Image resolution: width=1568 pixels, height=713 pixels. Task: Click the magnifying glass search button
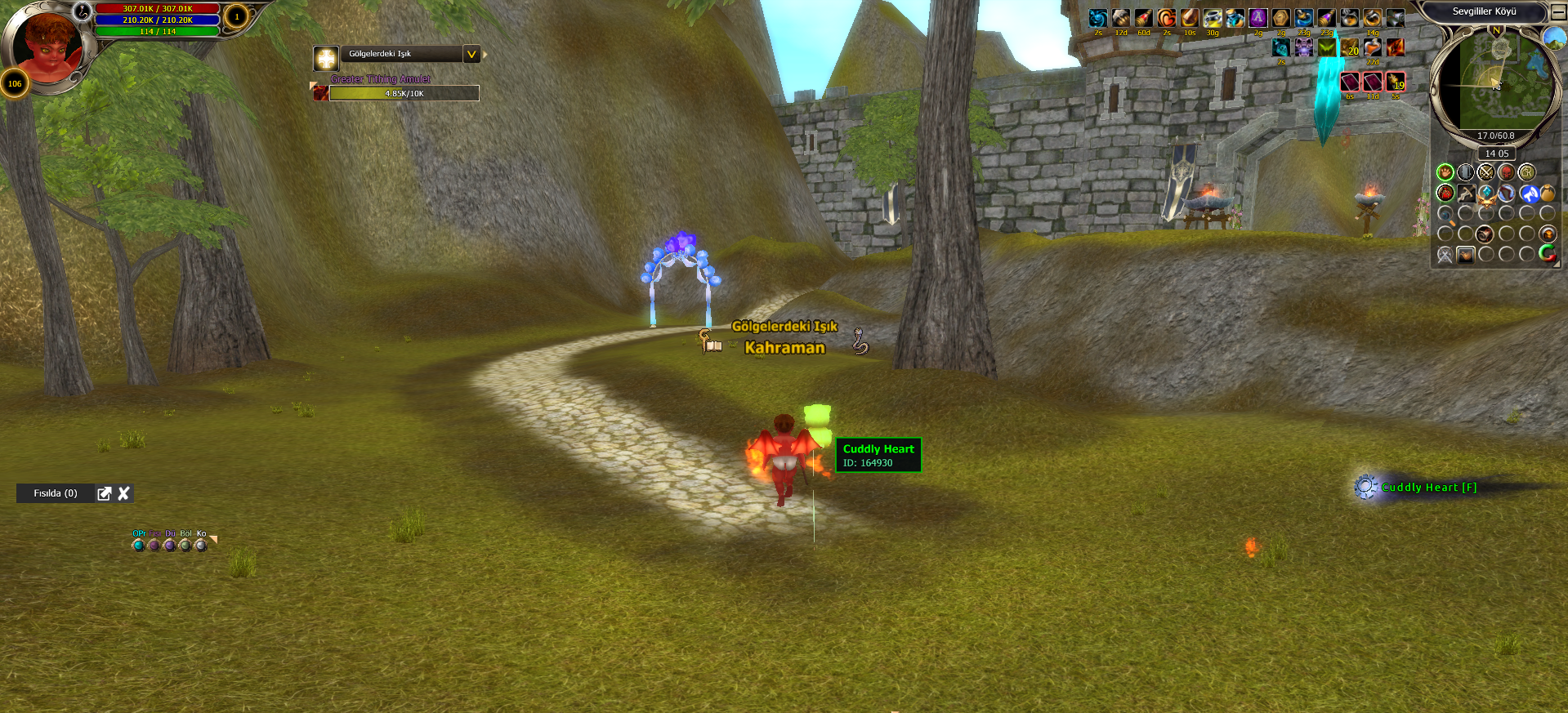coord(1446,215)
